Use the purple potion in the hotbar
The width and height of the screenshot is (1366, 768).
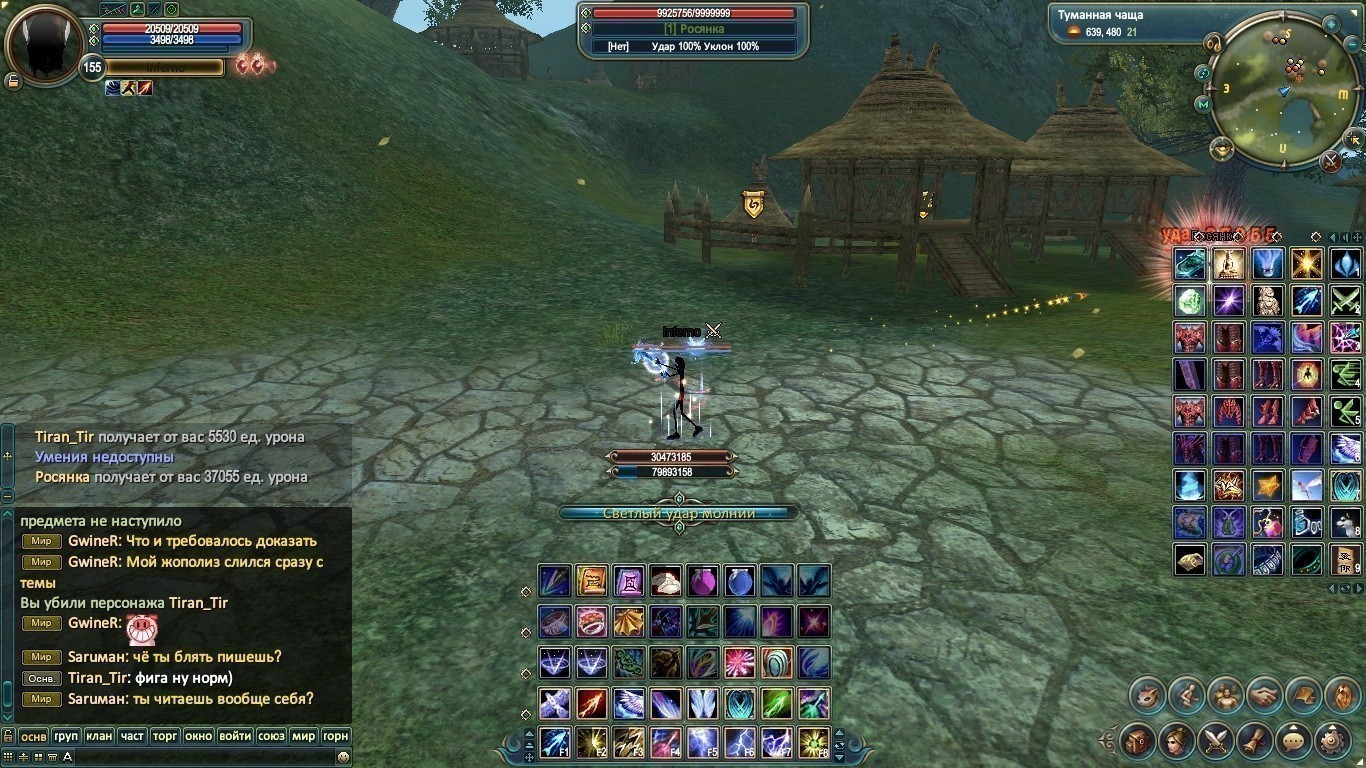pos(703,580)
